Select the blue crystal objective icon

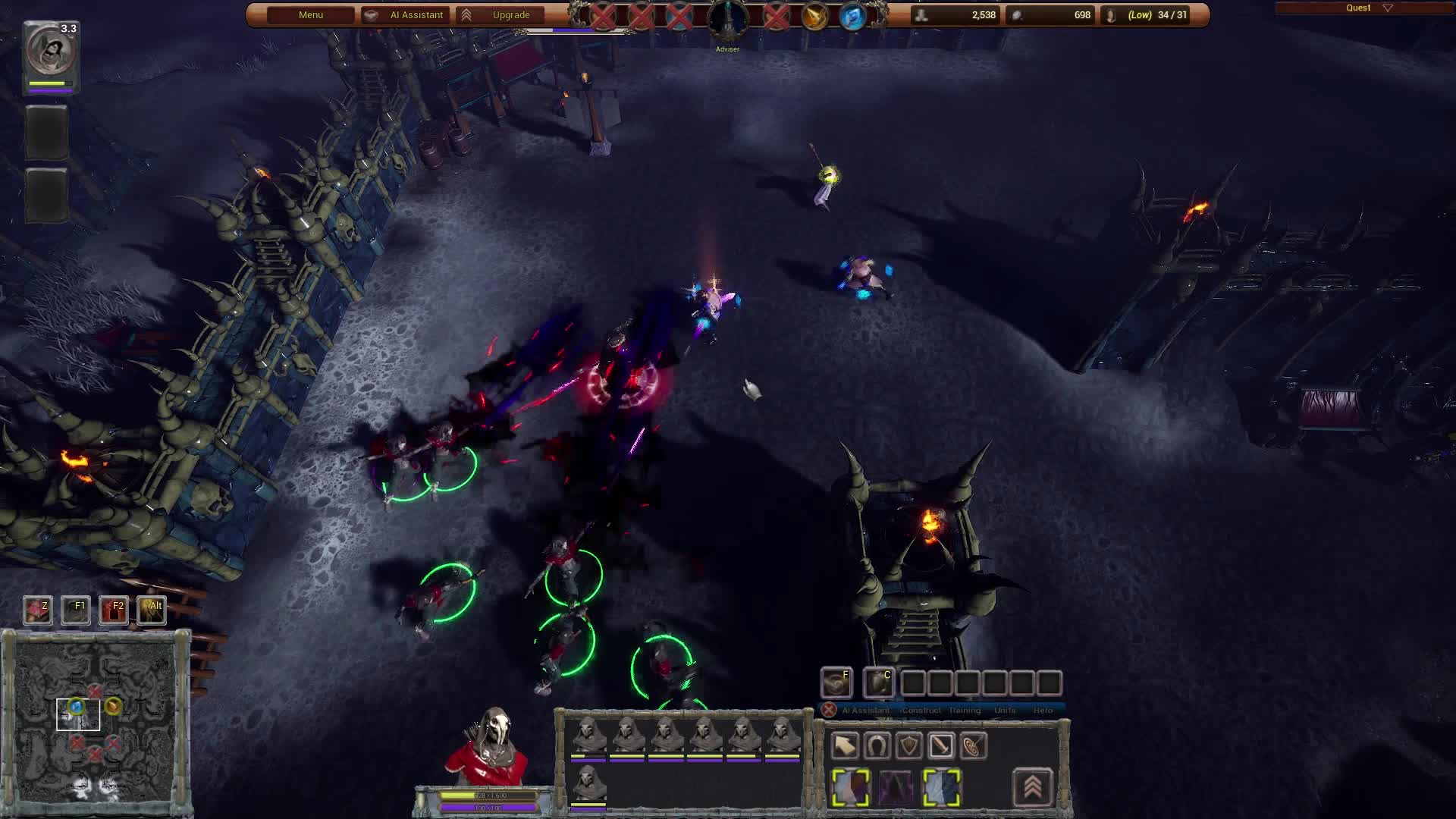852,16
